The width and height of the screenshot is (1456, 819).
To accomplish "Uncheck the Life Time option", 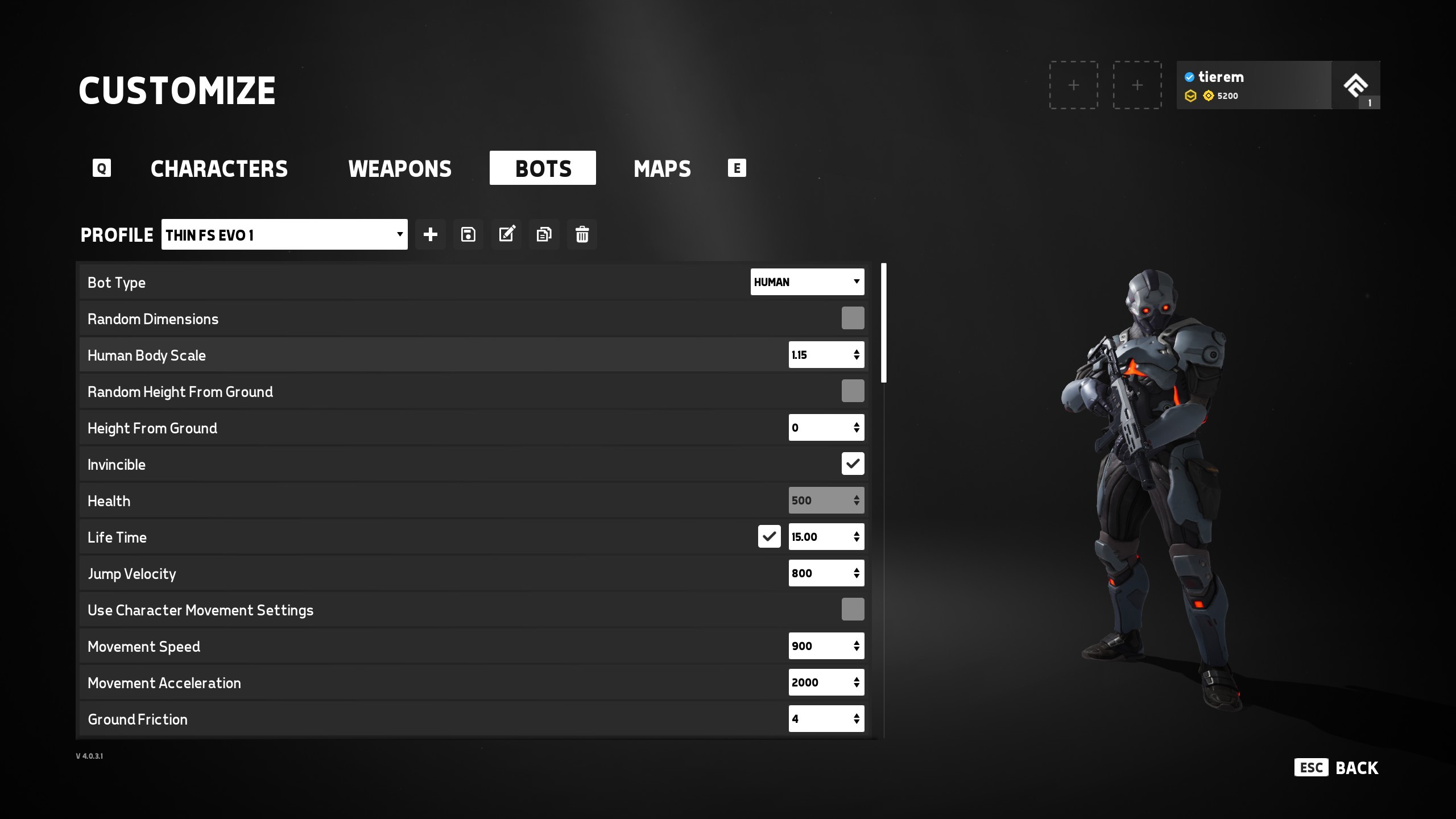I will coord(769,536).
